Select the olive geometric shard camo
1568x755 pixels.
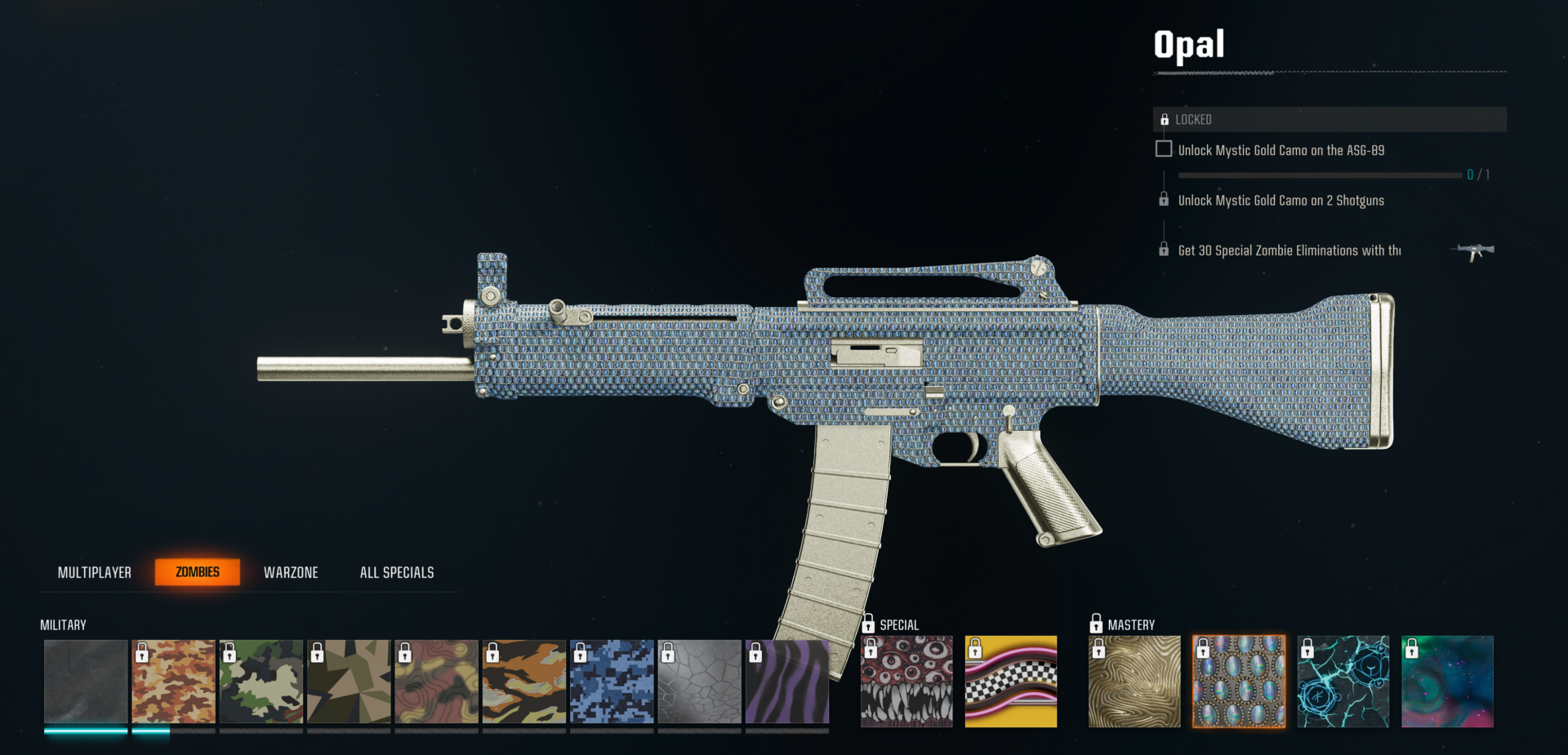[349, 682]
